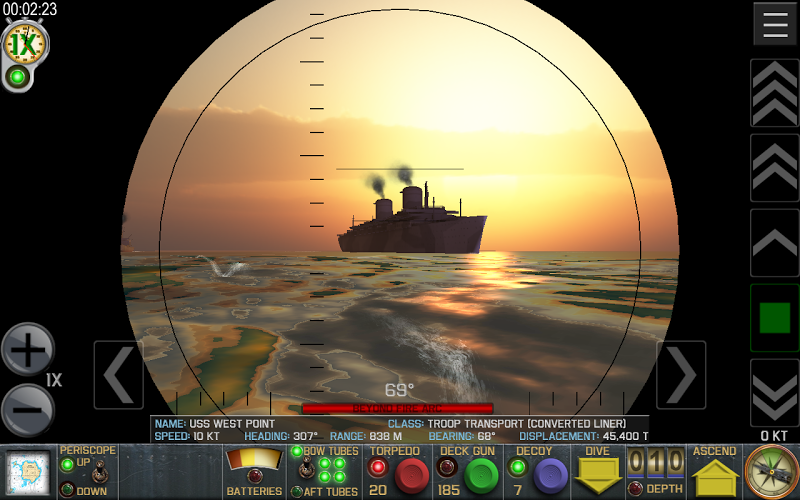This screenshot has width=800, height=500.
Task: Click the yellow Ascend arrow
Action: [x=716, y=477]
